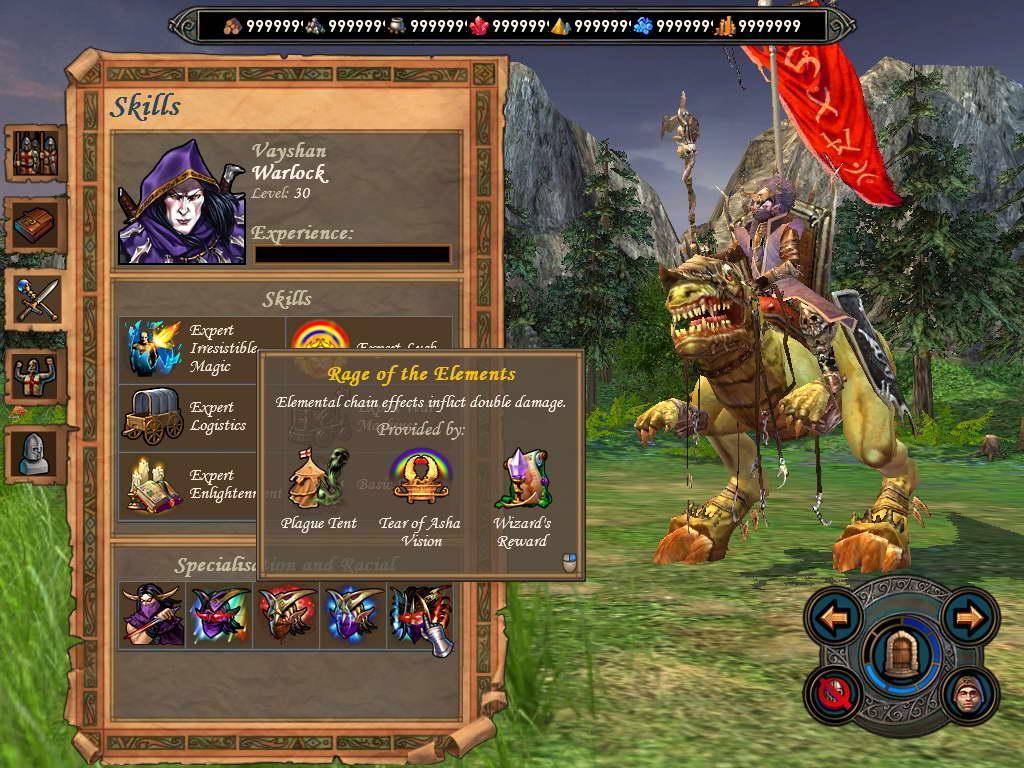Go to the previous hero with left arrow
Screen dimensions: 1024x768
point(834,618)
